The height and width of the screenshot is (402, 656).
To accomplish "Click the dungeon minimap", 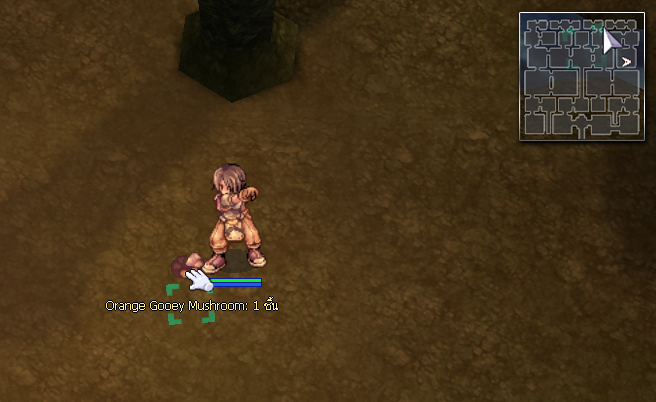I will (x=581, y=76).
